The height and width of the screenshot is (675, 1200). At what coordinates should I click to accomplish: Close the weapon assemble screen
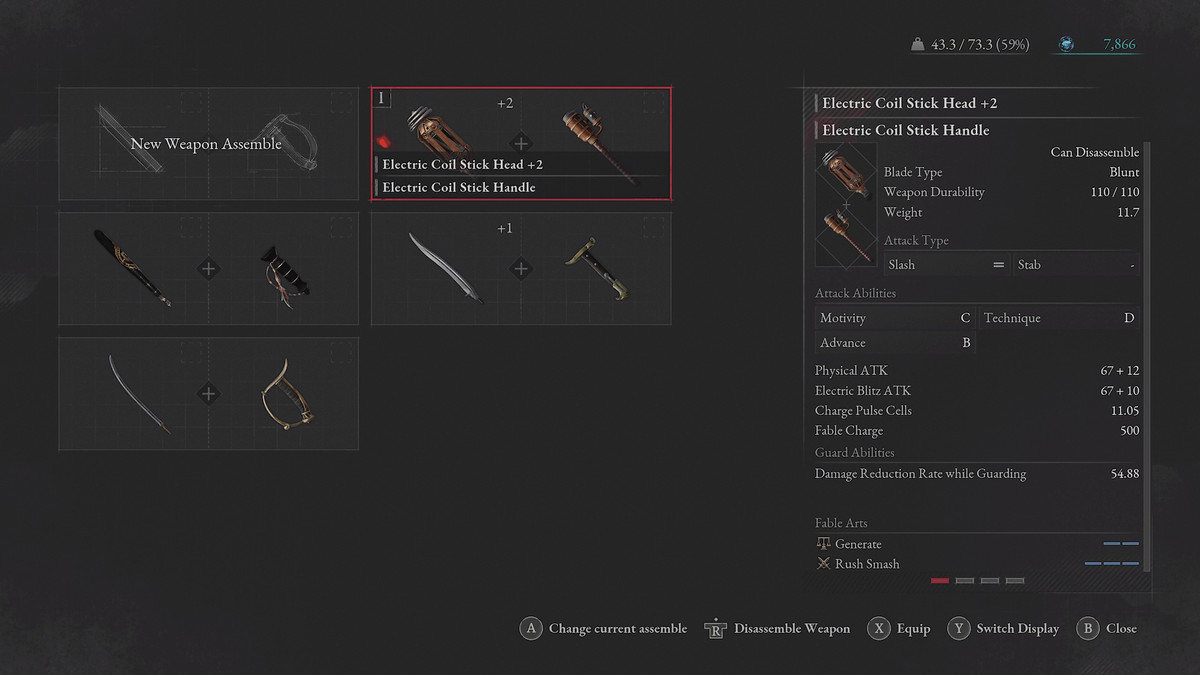pos(1107,629)
